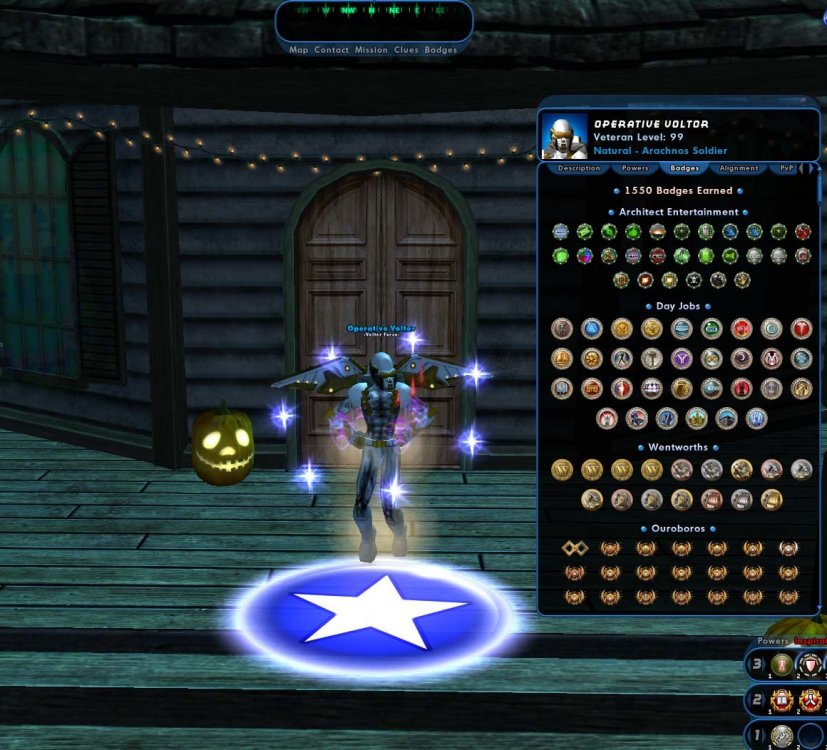The height and width of the screenshot is (750, 827).
Task: Select the Badges tab in character info
Action: pyautogui.click(x=685, y=168)
